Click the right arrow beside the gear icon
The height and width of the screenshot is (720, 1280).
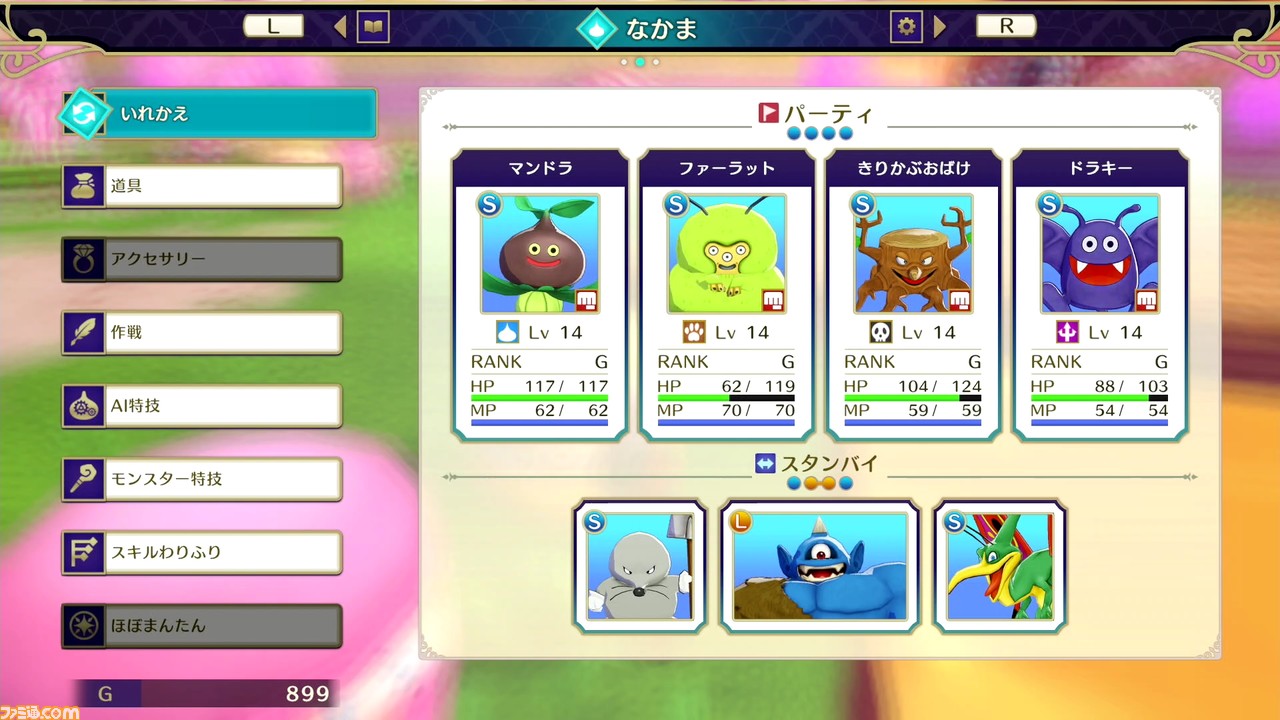pyautogui.click(x=940, y=27)
